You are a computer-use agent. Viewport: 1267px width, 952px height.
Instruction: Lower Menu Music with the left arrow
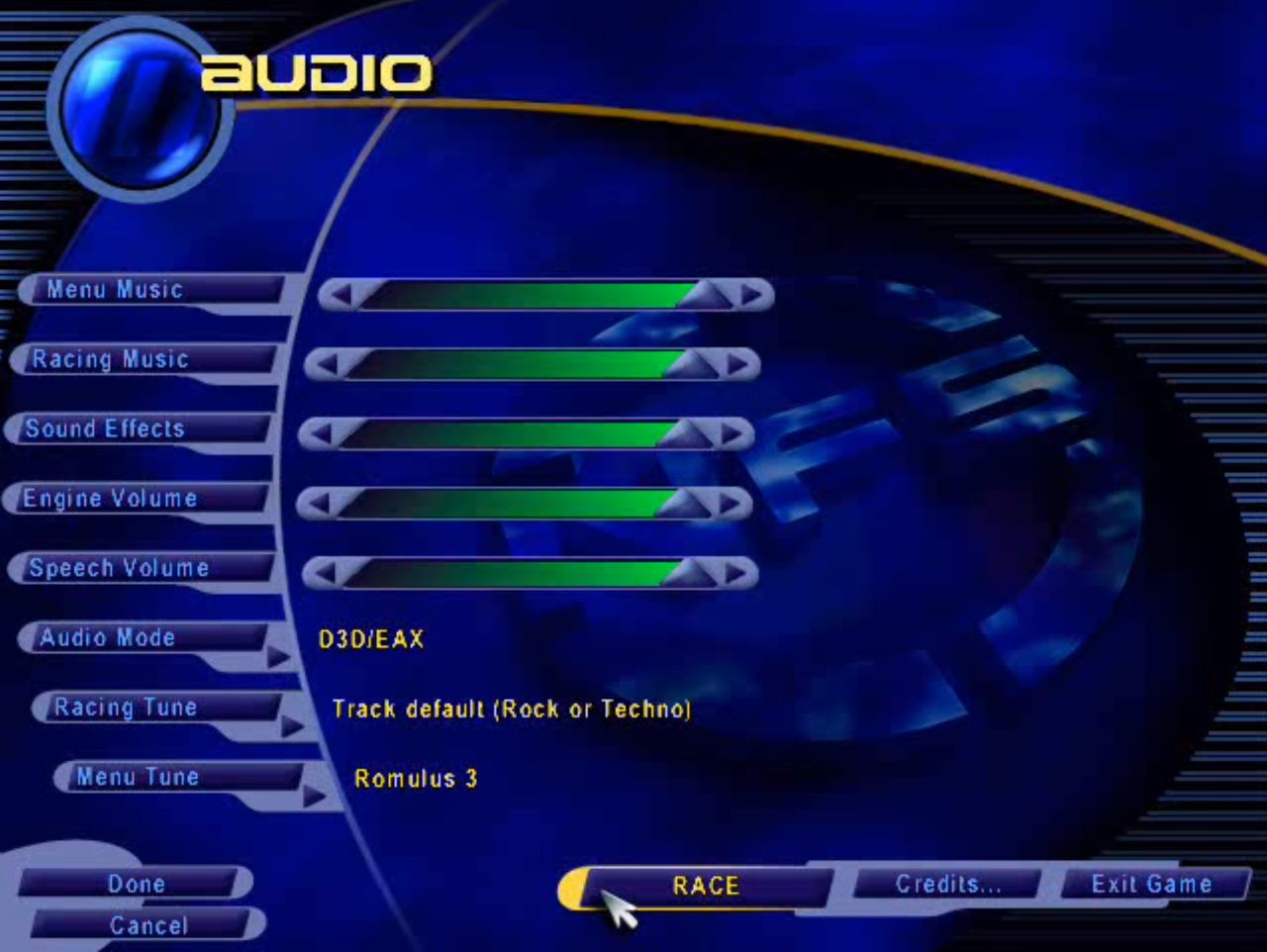pyautogui.click(x=340, y=295)
